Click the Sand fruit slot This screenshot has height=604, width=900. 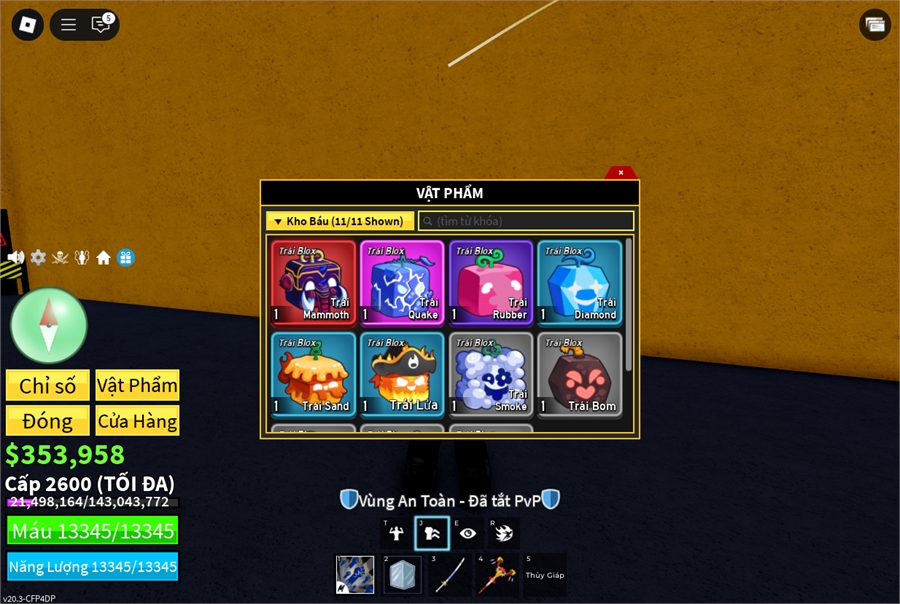pos(313,374)
